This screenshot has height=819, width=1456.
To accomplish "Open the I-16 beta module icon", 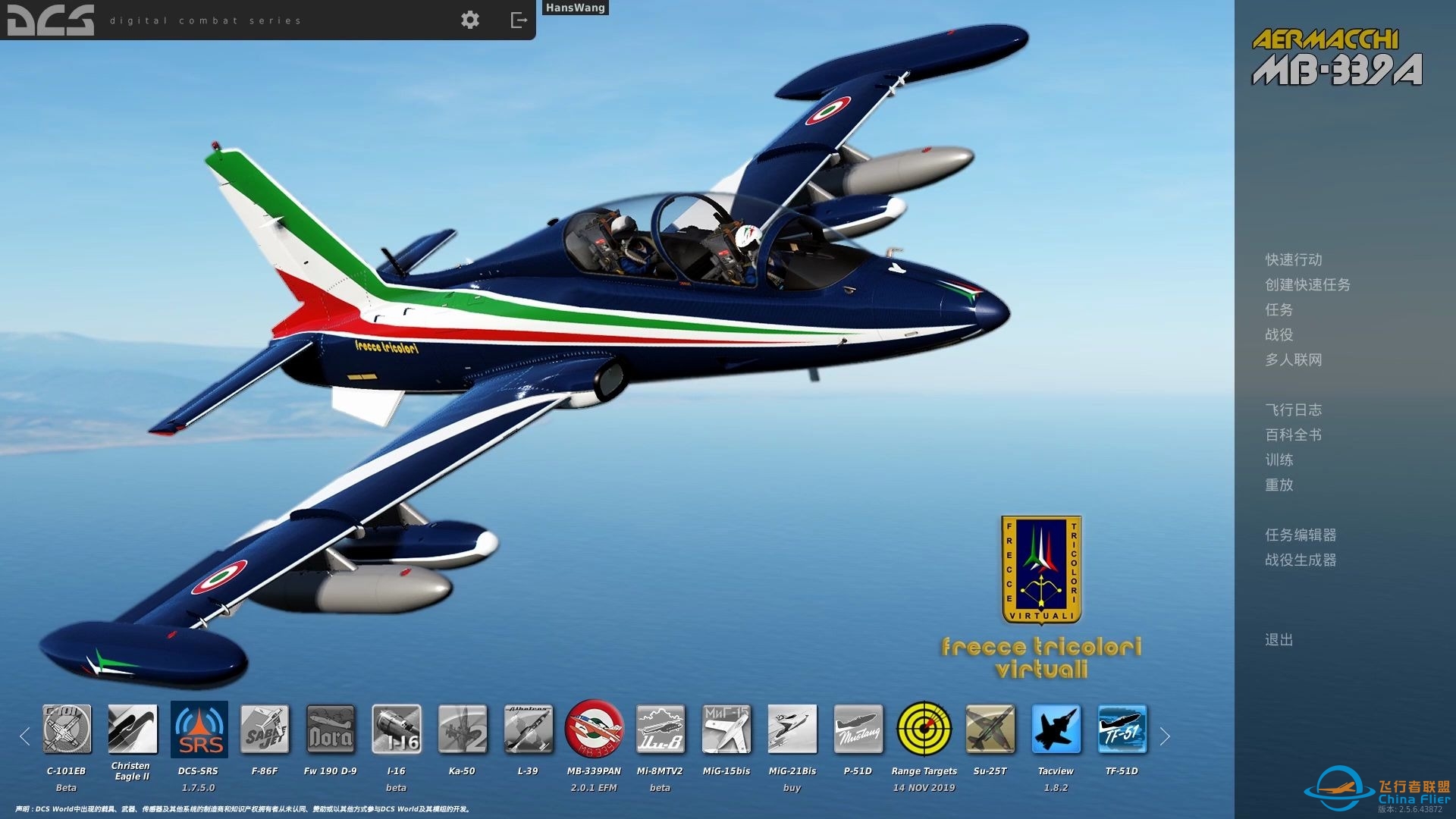I will [397, 730].
